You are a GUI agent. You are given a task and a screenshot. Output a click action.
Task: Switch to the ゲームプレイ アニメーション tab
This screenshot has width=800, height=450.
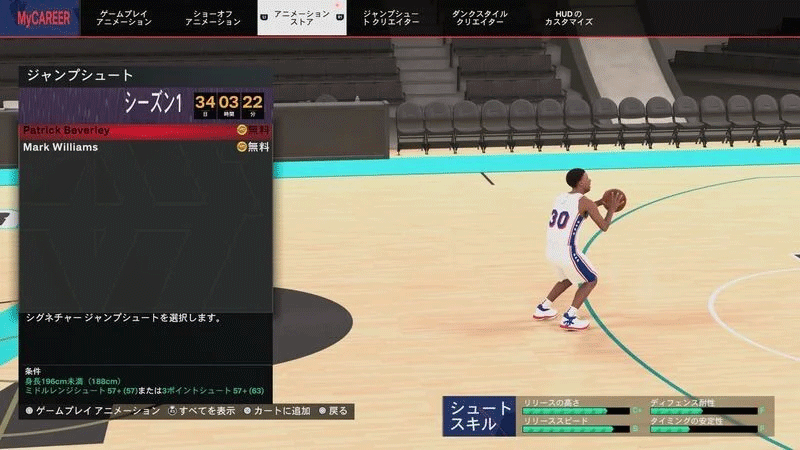tap(125, 18)
